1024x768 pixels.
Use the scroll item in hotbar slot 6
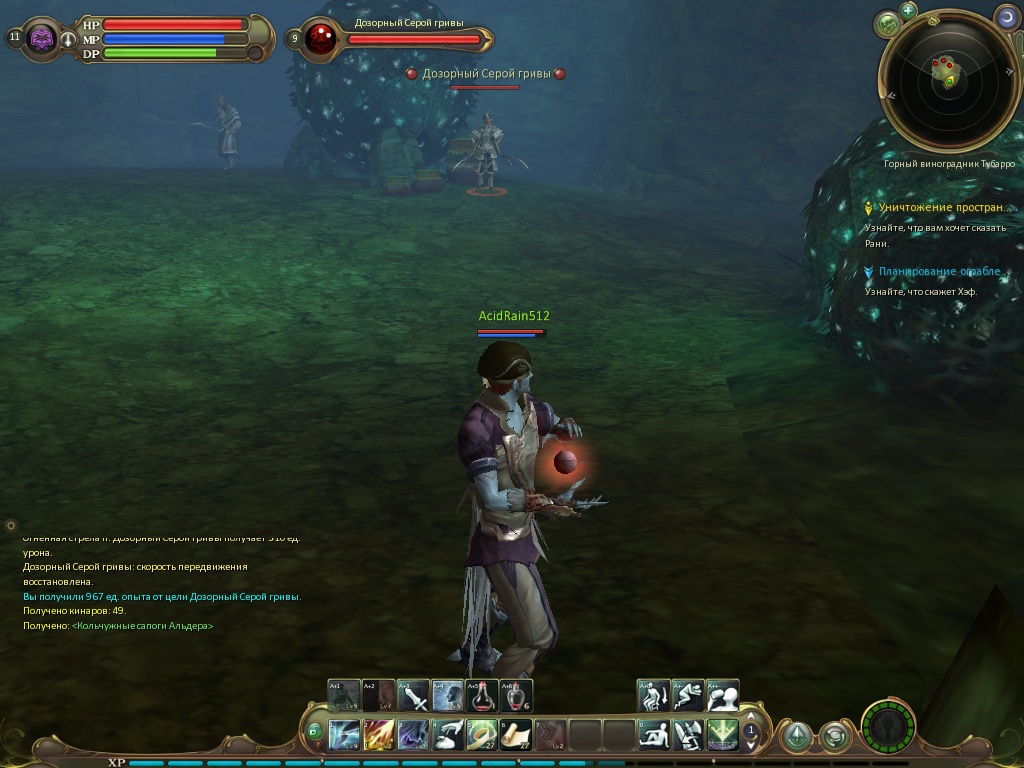click(x=516, y=735)
